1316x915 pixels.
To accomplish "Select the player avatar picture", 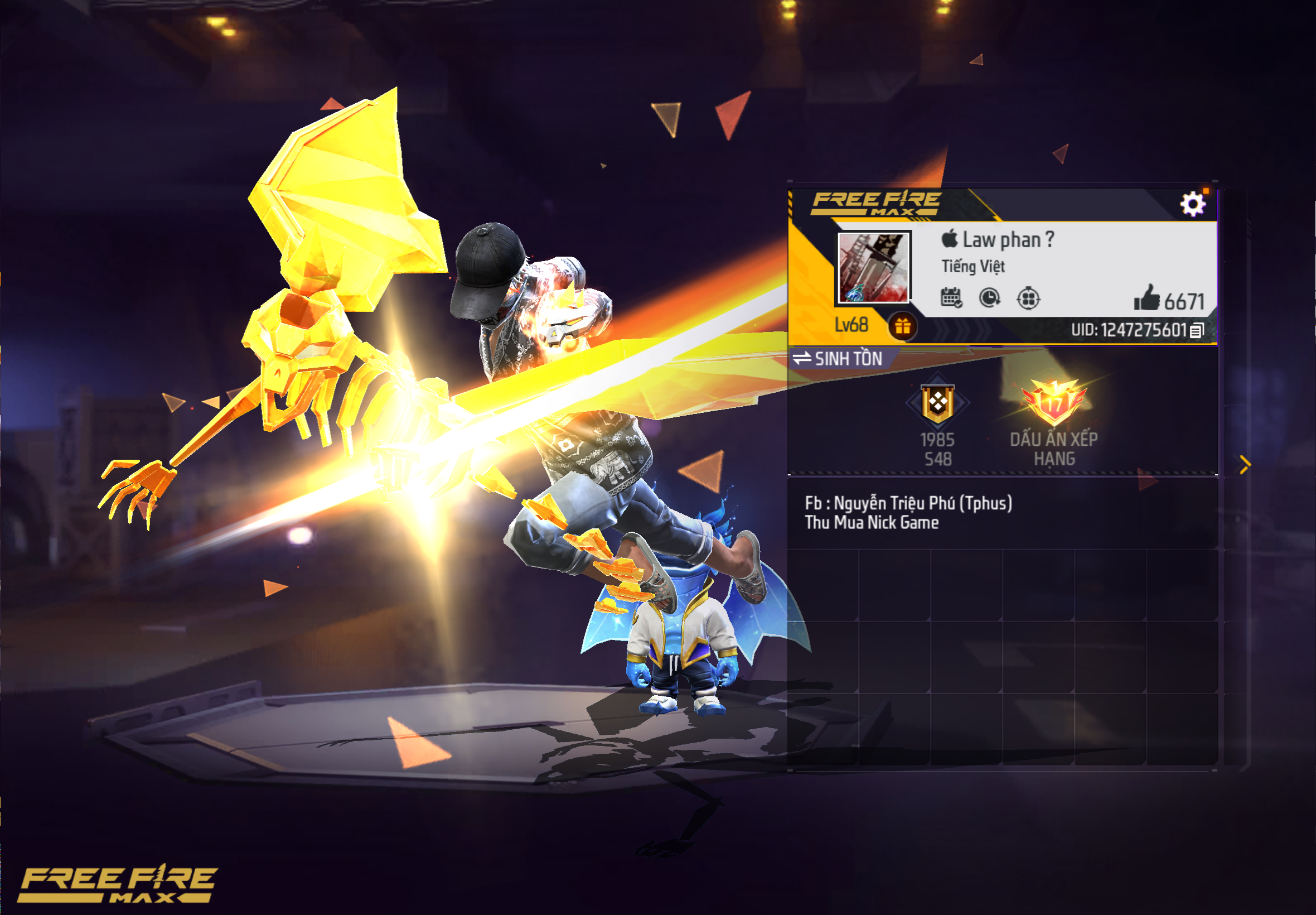I will click(x=873, y=267).
